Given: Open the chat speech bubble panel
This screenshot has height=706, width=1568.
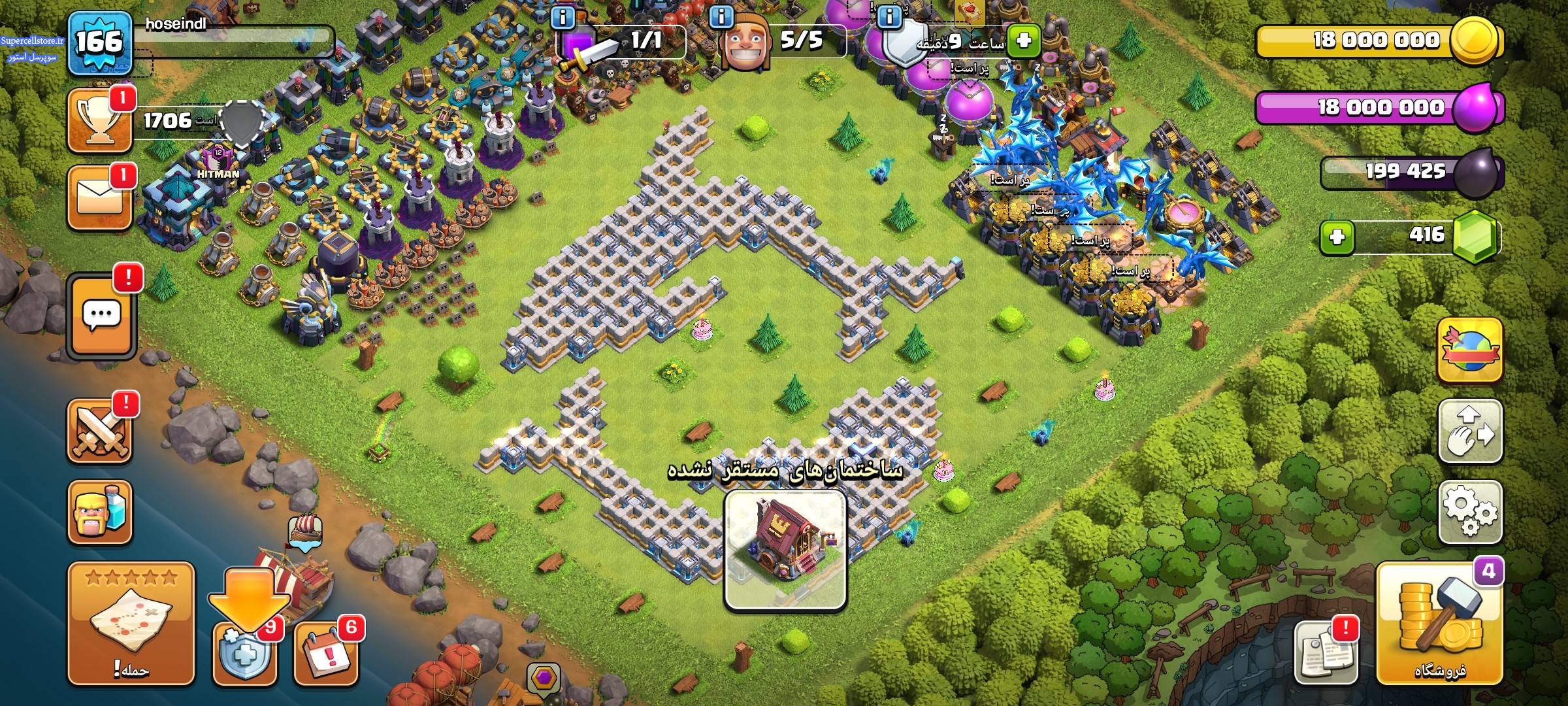Looking at the screenshot, I should pos(101,316).
